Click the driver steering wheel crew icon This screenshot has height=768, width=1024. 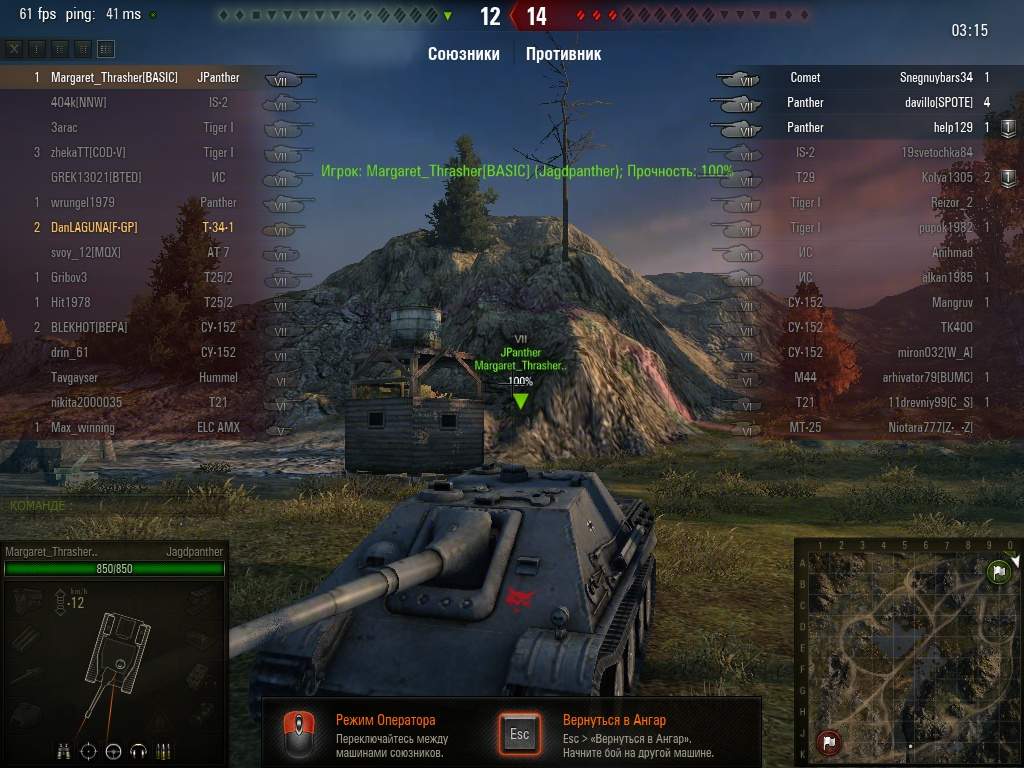point(113,750)
